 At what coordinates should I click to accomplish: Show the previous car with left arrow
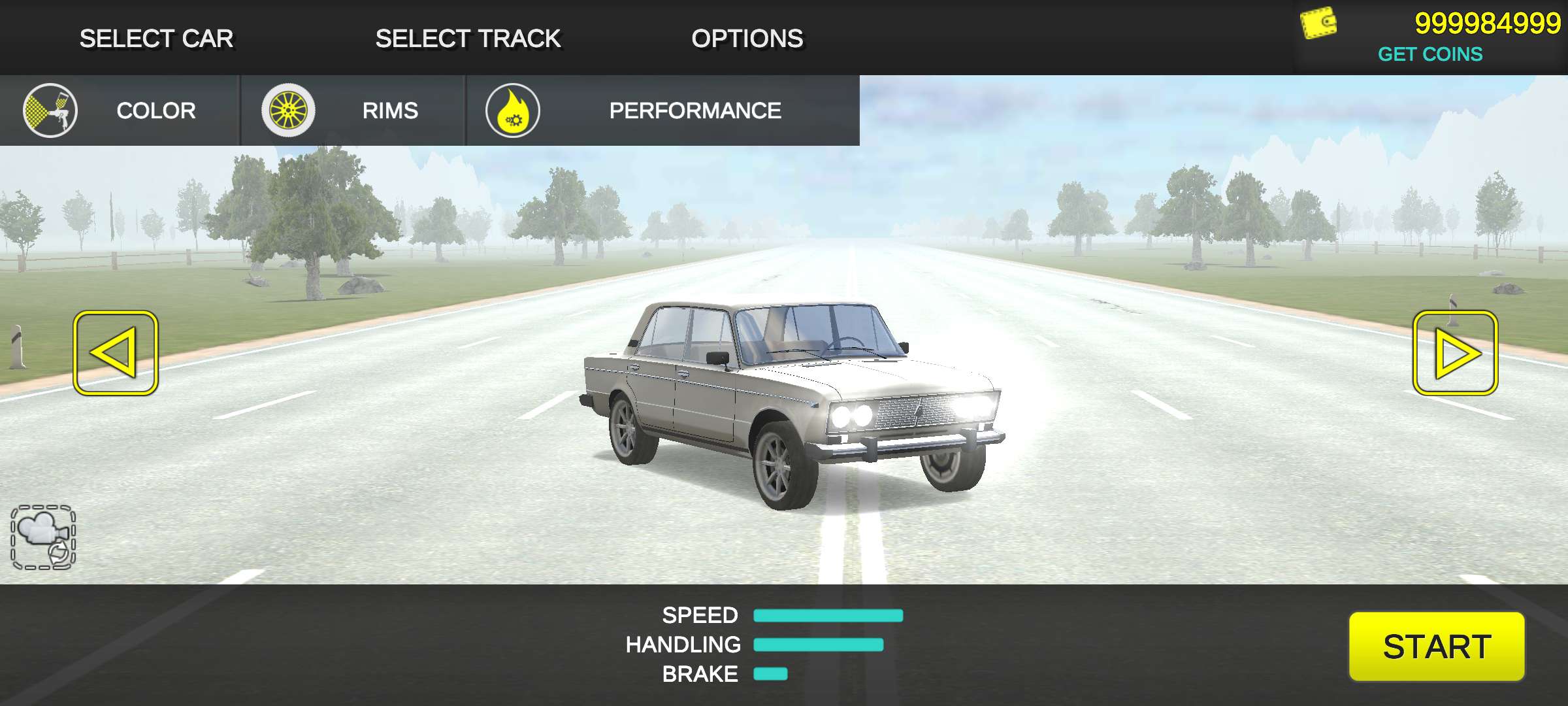[116, 353]
